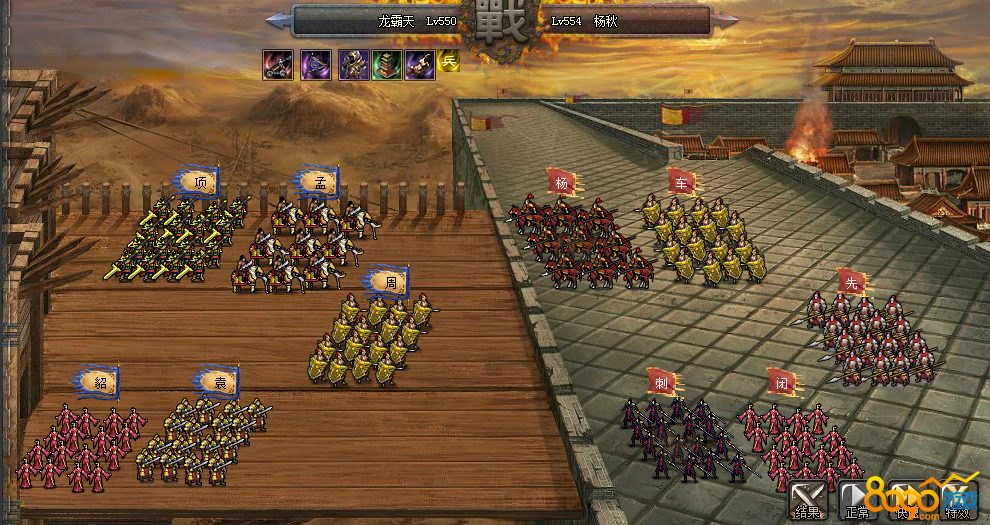Click the purple war banner icon
Screen dimensions: 990x525
click(x=317, y=65)
